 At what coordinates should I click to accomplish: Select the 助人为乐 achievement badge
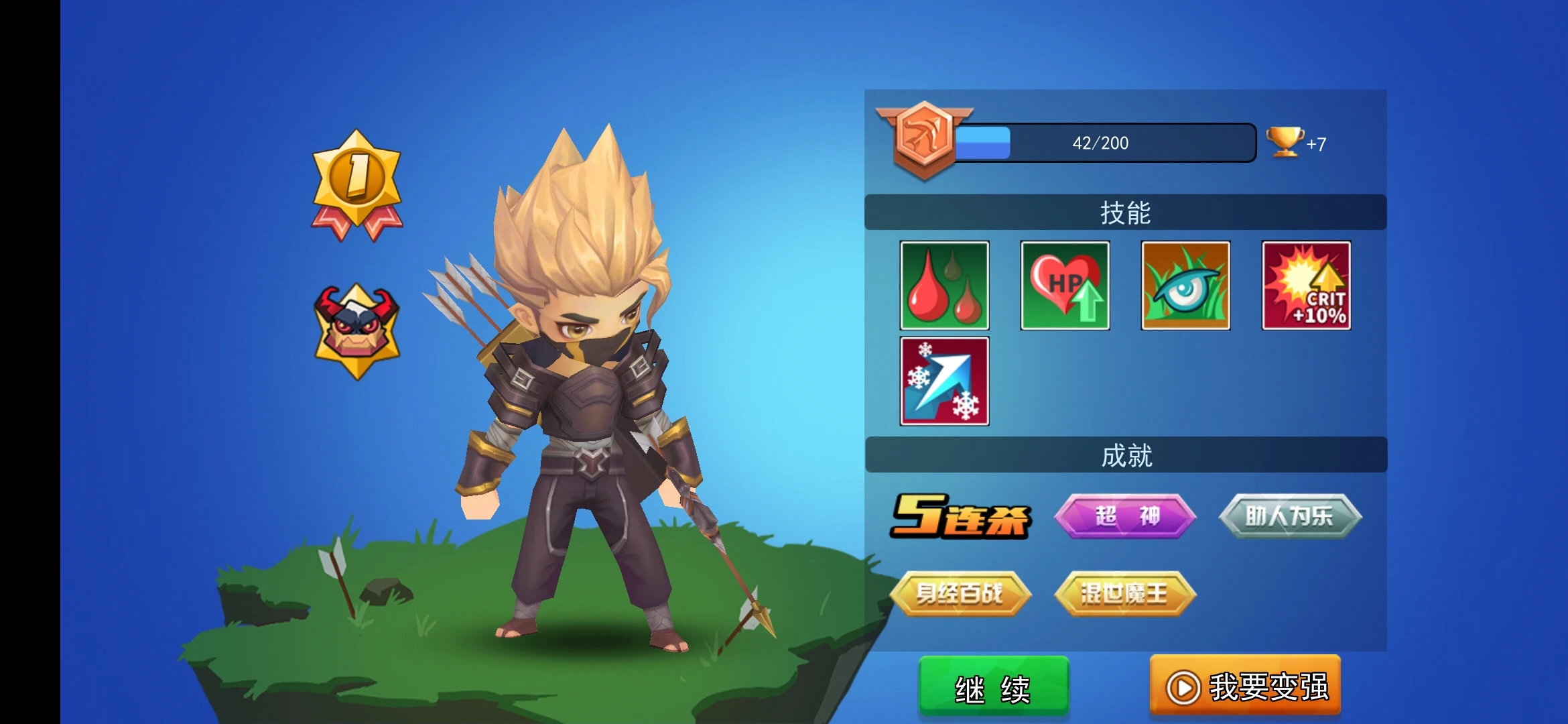tap(1290, 516)
